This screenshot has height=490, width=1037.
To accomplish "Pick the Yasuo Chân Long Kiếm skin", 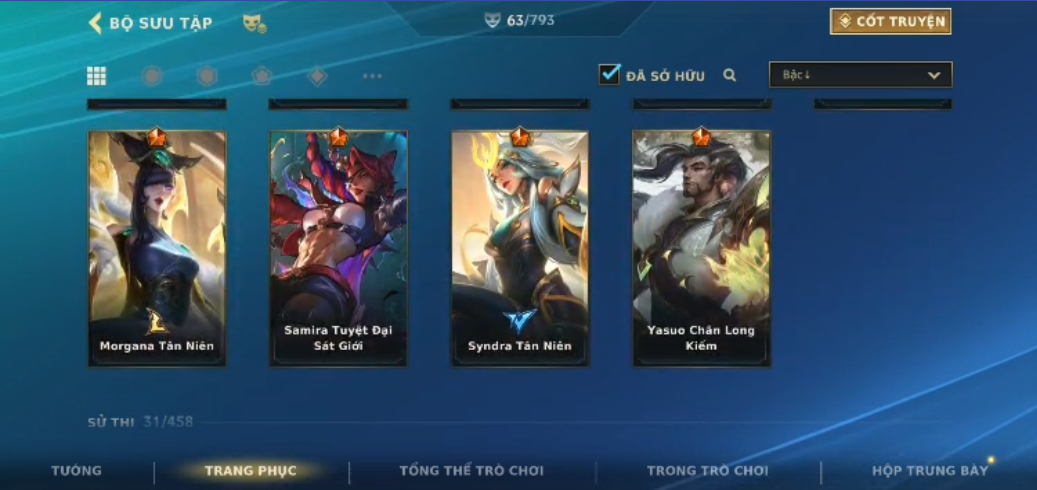I will coord(701,248).
